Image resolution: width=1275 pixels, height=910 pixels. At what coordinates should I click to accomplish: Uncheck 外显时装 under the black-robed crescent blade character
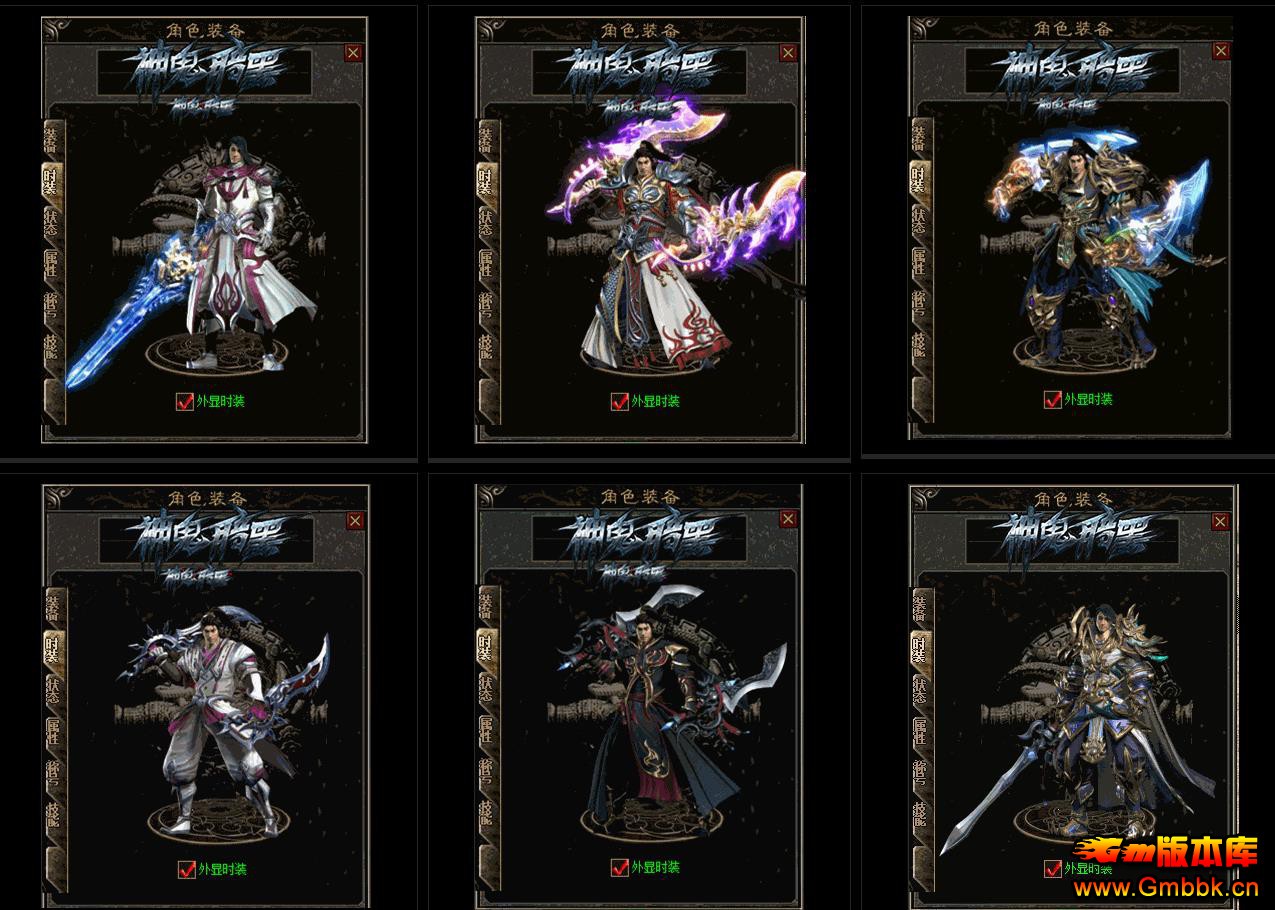[x=620, y=868]
